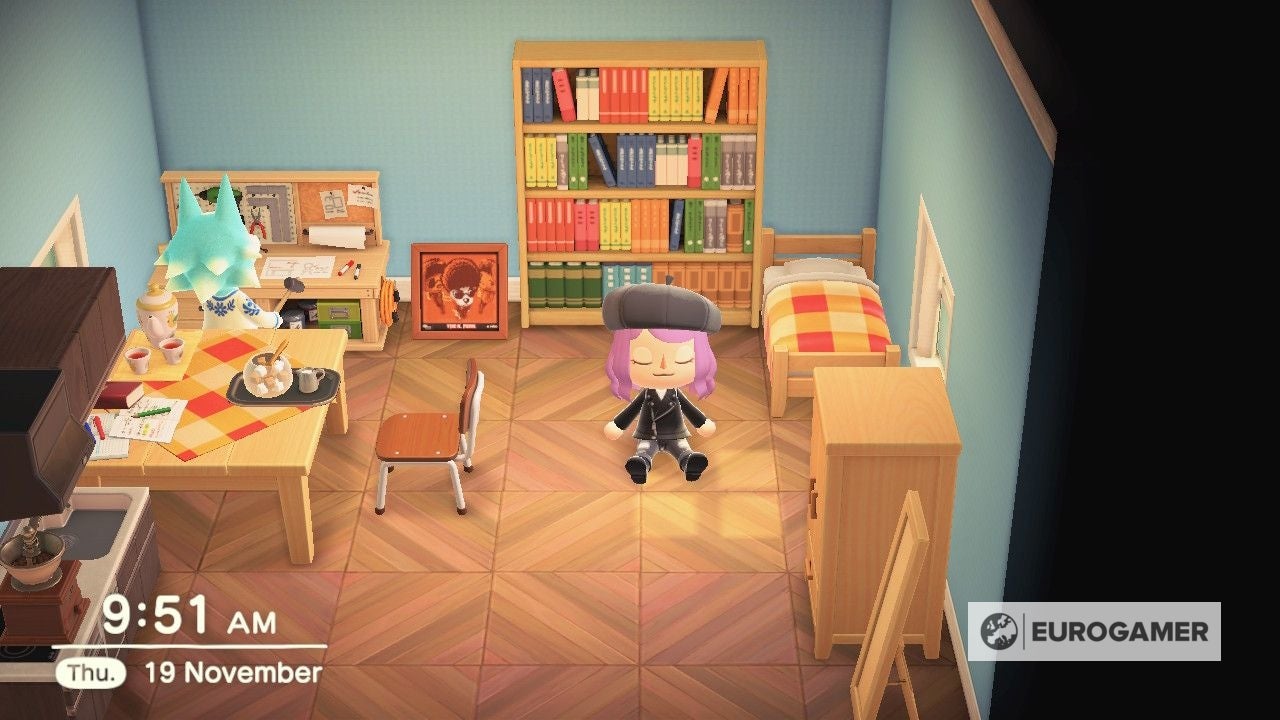The height and width of the screenshot is (720, 1280).
Task: Click the red marker on the writing desk
Action: click(345, 268)
